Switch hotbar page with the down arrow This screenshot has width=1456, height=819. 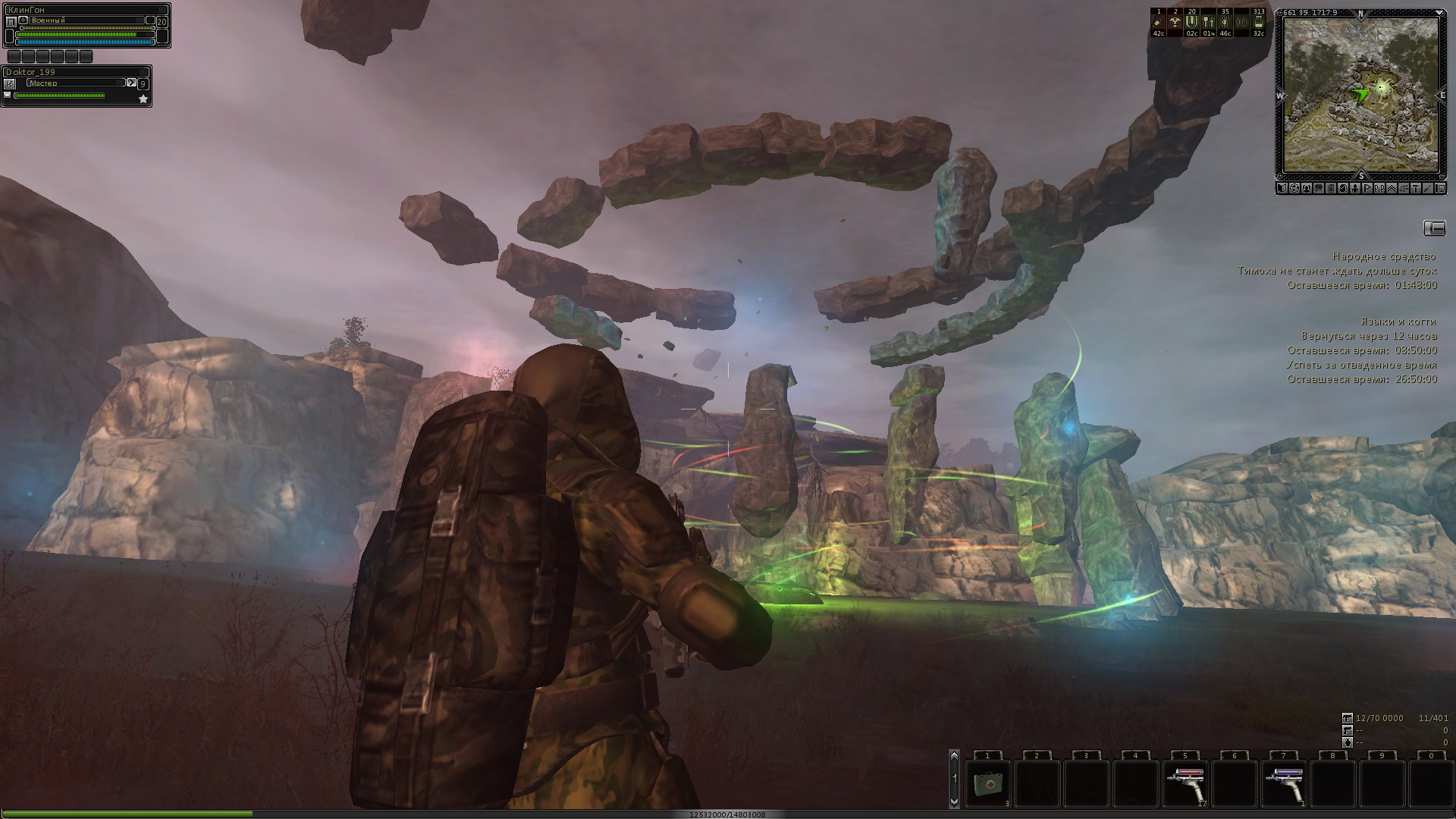pyautogui.click(x=954, y=801)
